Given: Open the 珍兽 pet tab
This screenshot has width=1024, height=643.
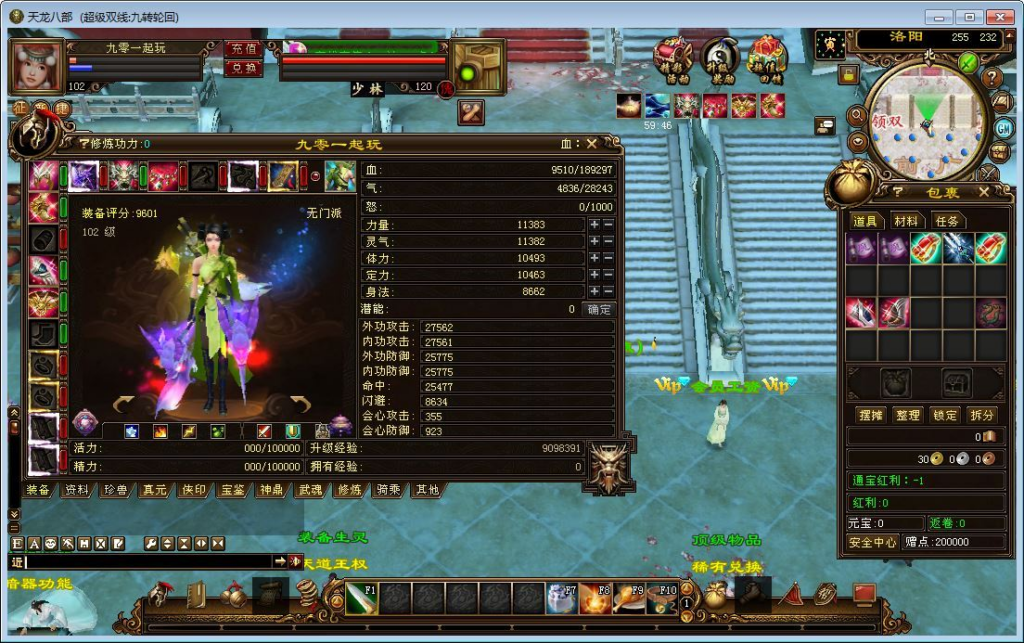Looking at the screenshot, I should coord(114,490).
